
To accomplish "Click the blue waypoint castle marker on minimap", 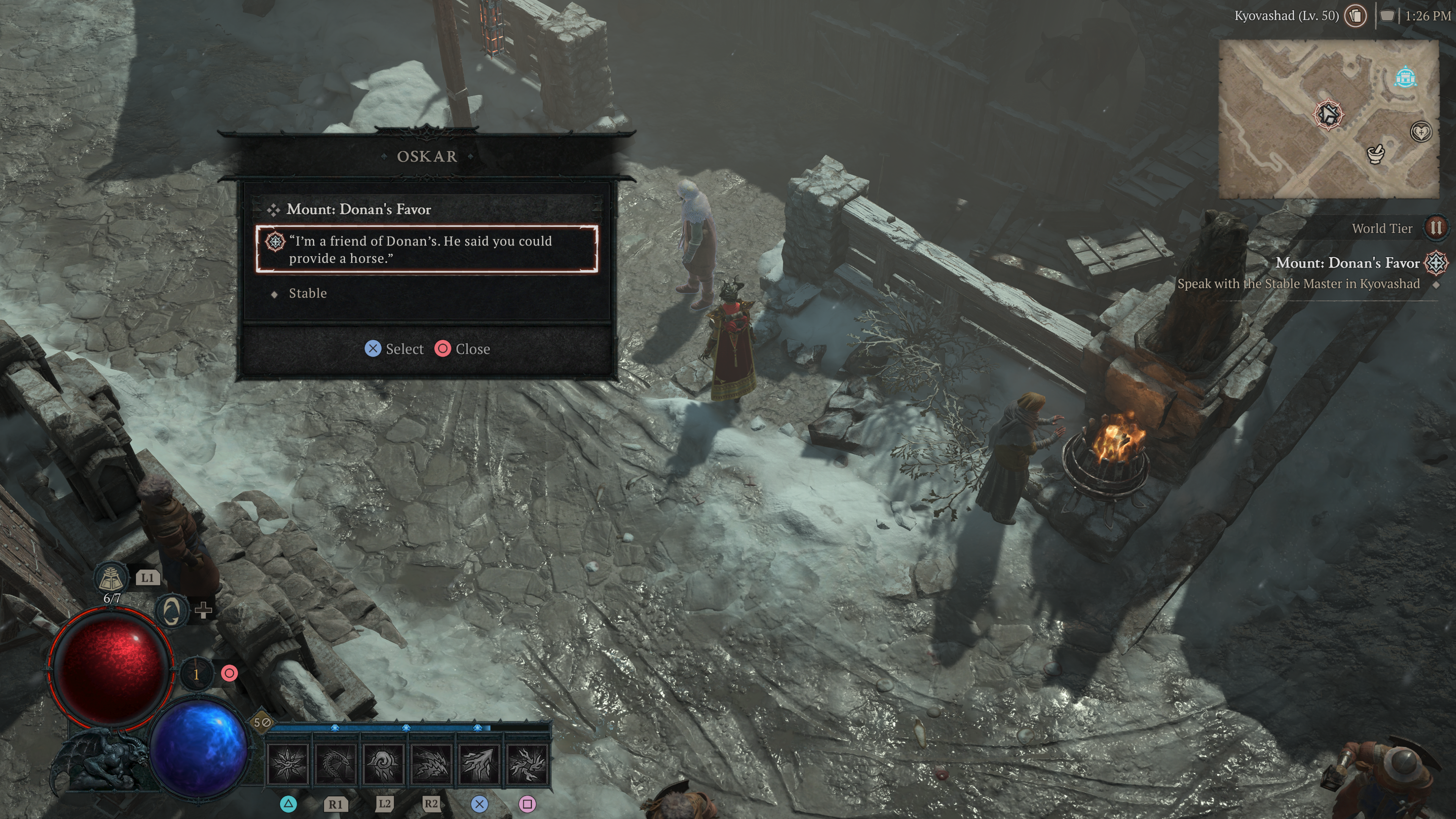I will [1404, 77].
